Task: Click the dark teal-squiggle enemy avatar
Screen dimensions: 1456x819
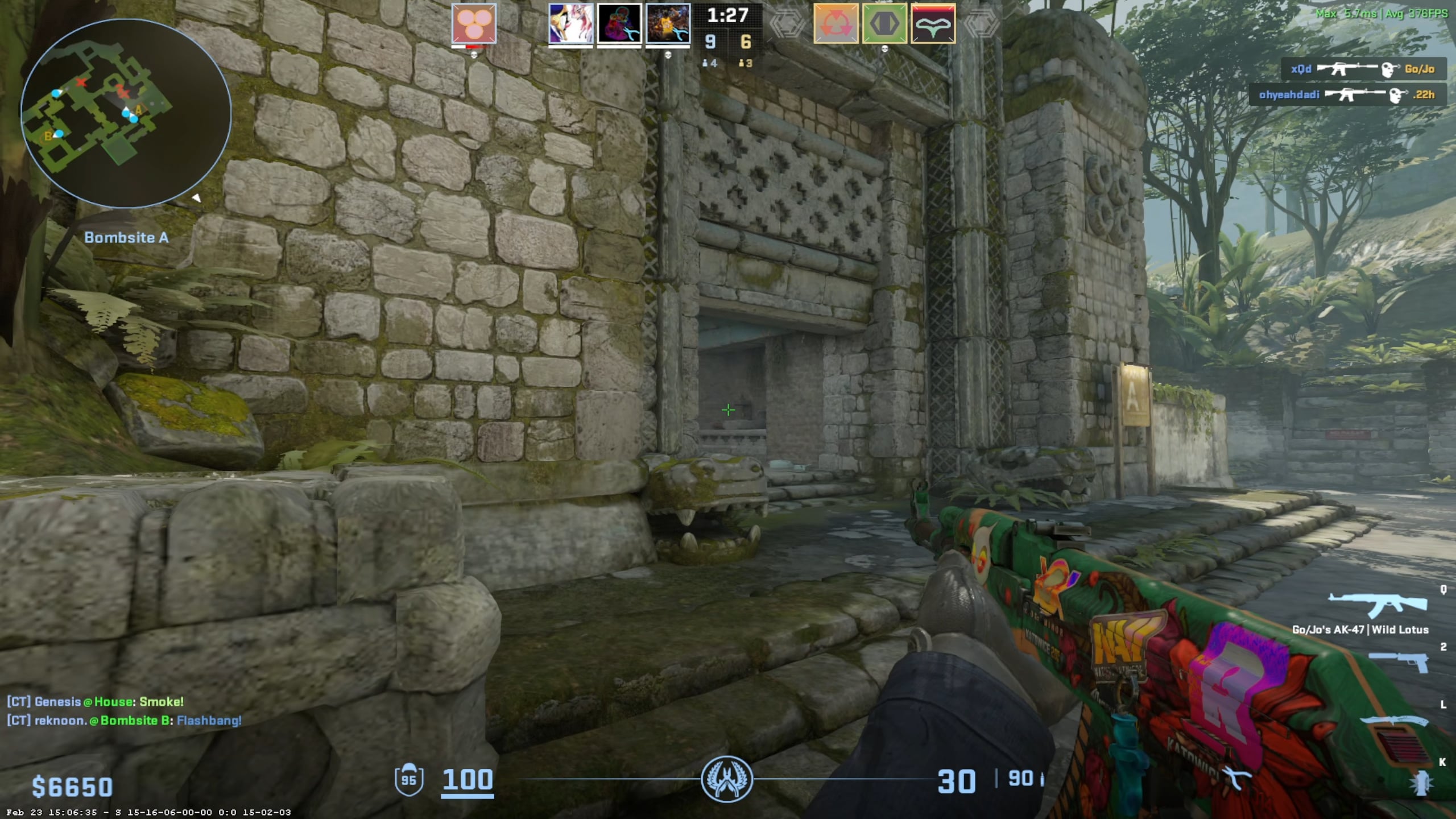Action: point(933,24)
